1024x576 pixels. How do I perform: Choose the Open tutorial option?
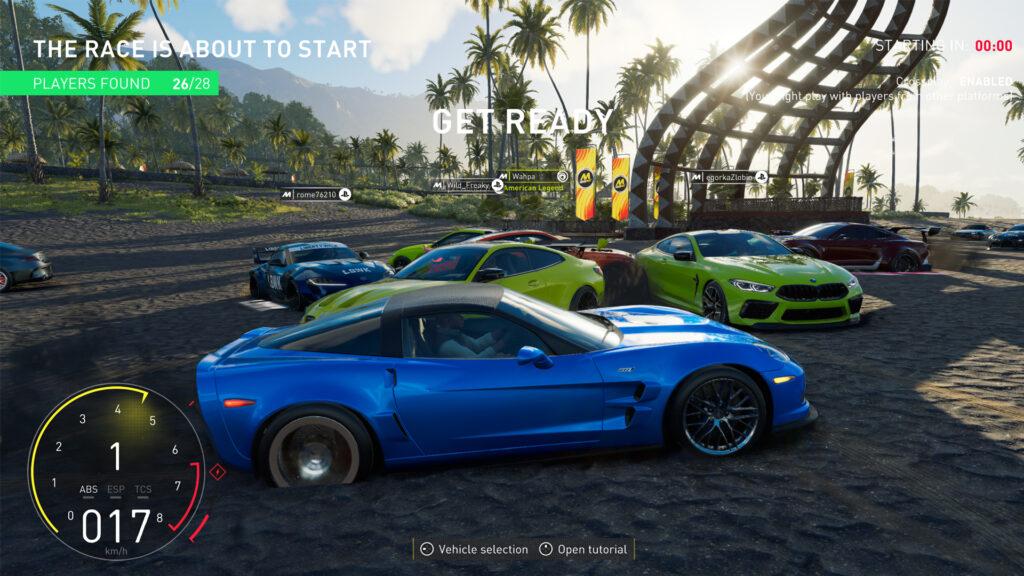pyautogui.click(x=584, y=549)
